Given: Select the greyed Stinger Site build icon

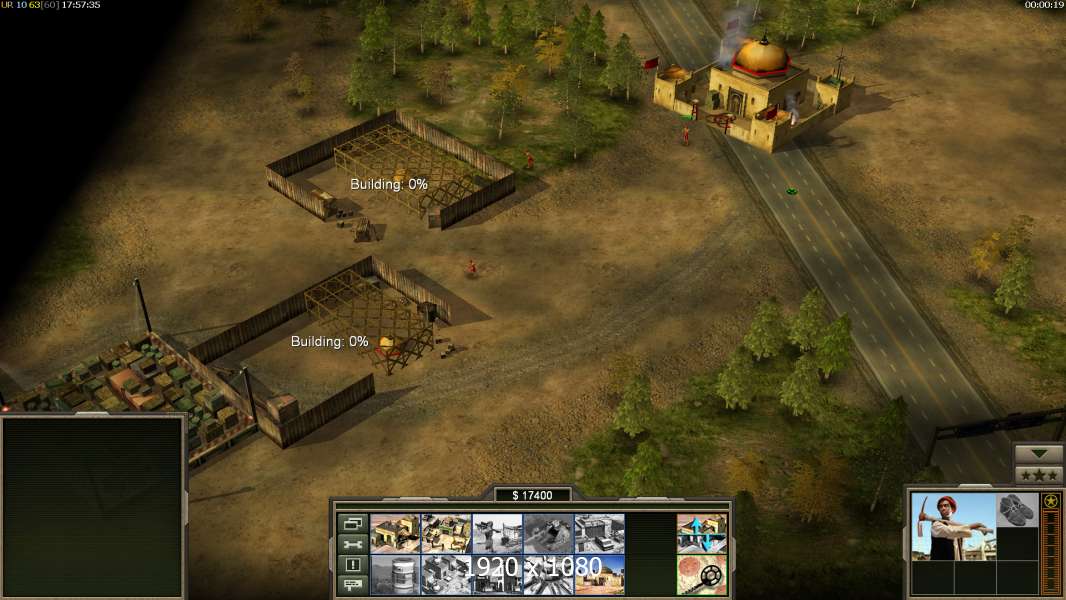Looking at the screenshot, I should (x=497, y=534).
